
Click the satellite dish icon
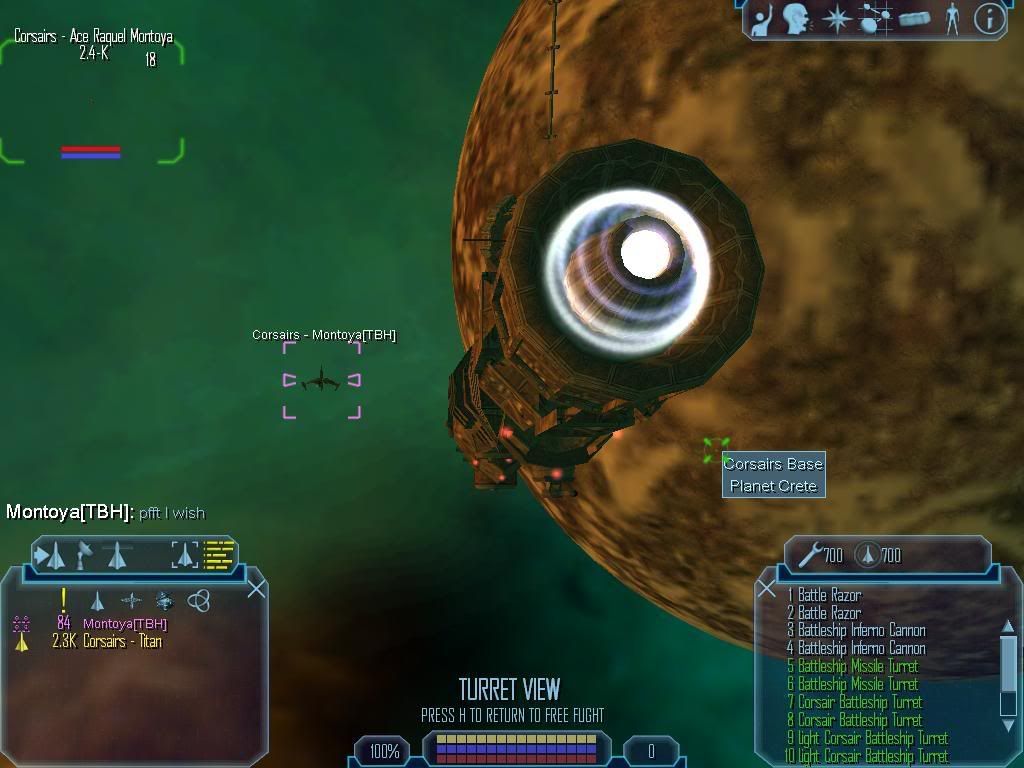[85, 553]
